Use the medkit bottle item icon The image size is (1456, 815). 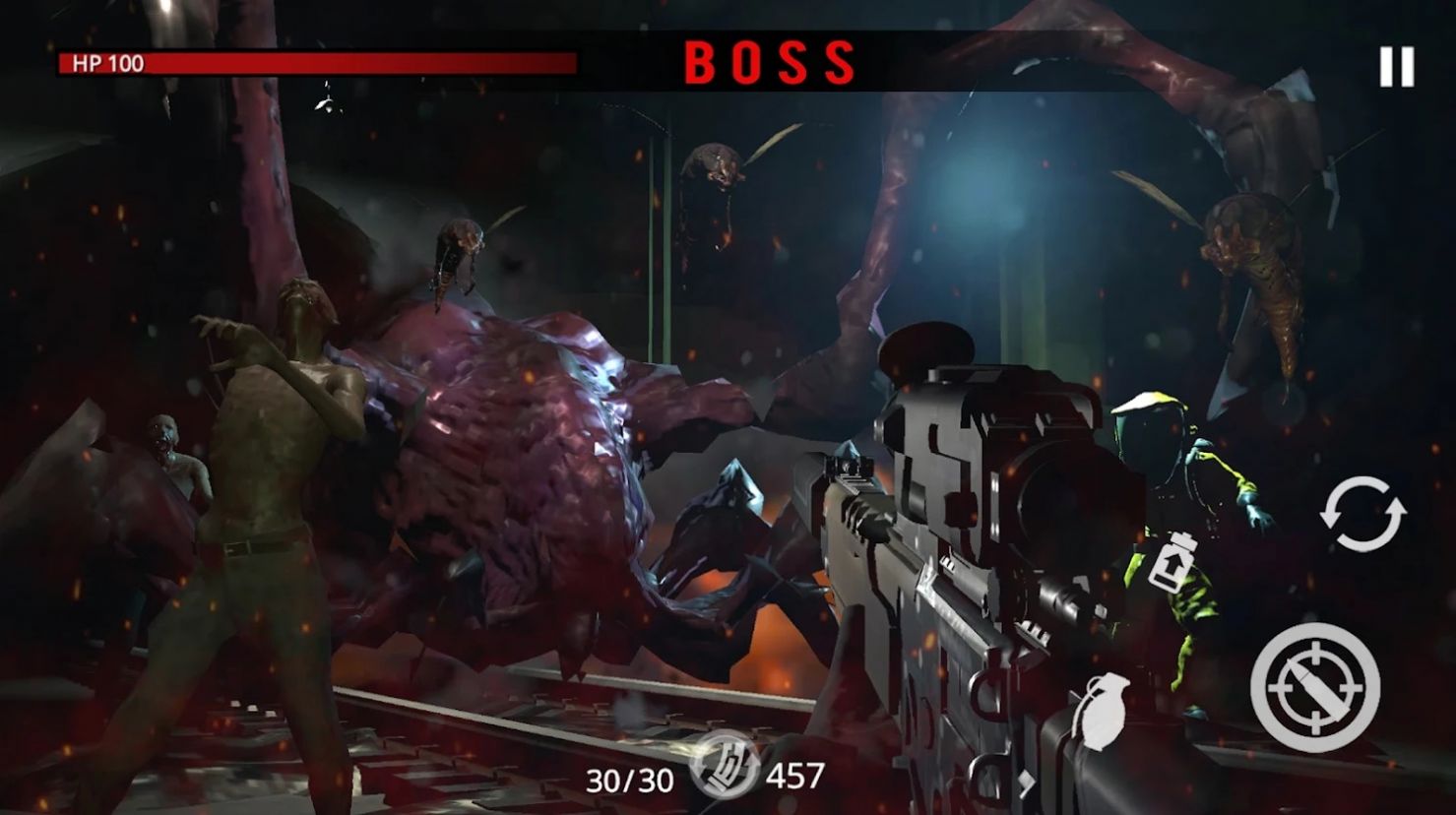pos(1171,561)
